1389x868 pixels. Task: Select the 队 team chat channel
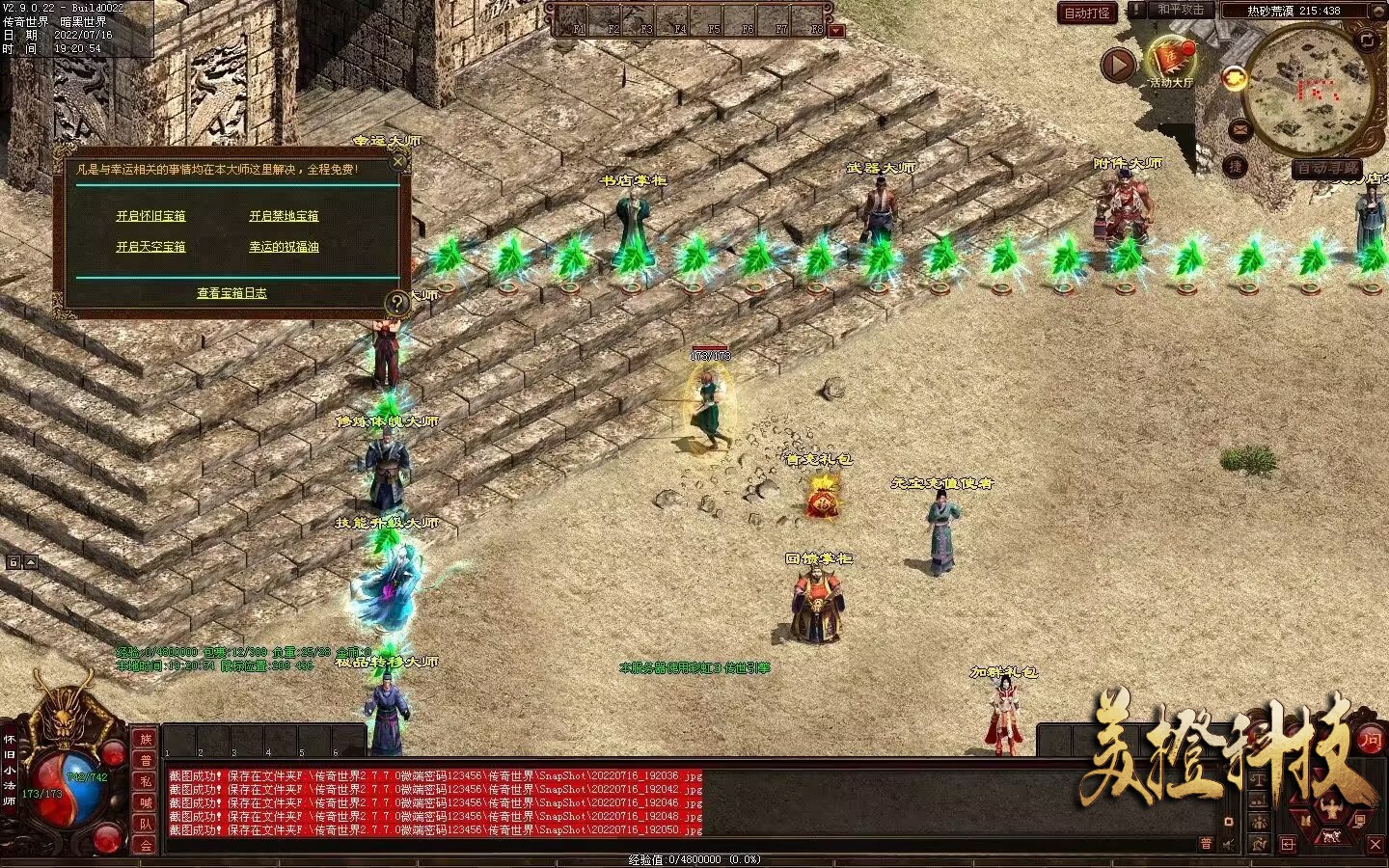pos(146,824)
